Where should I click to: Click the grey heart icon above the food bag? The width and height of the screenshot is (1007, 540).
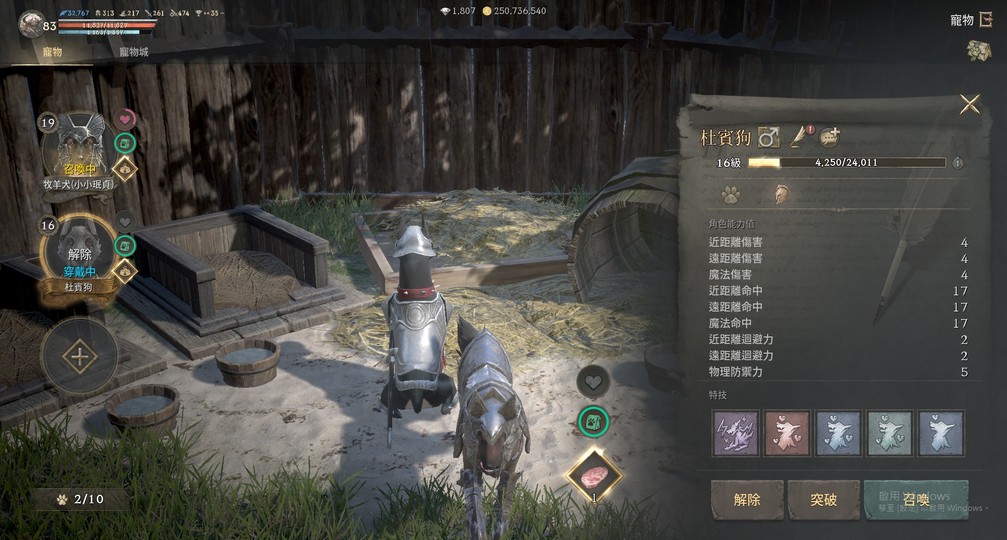(x=594, y=380)
